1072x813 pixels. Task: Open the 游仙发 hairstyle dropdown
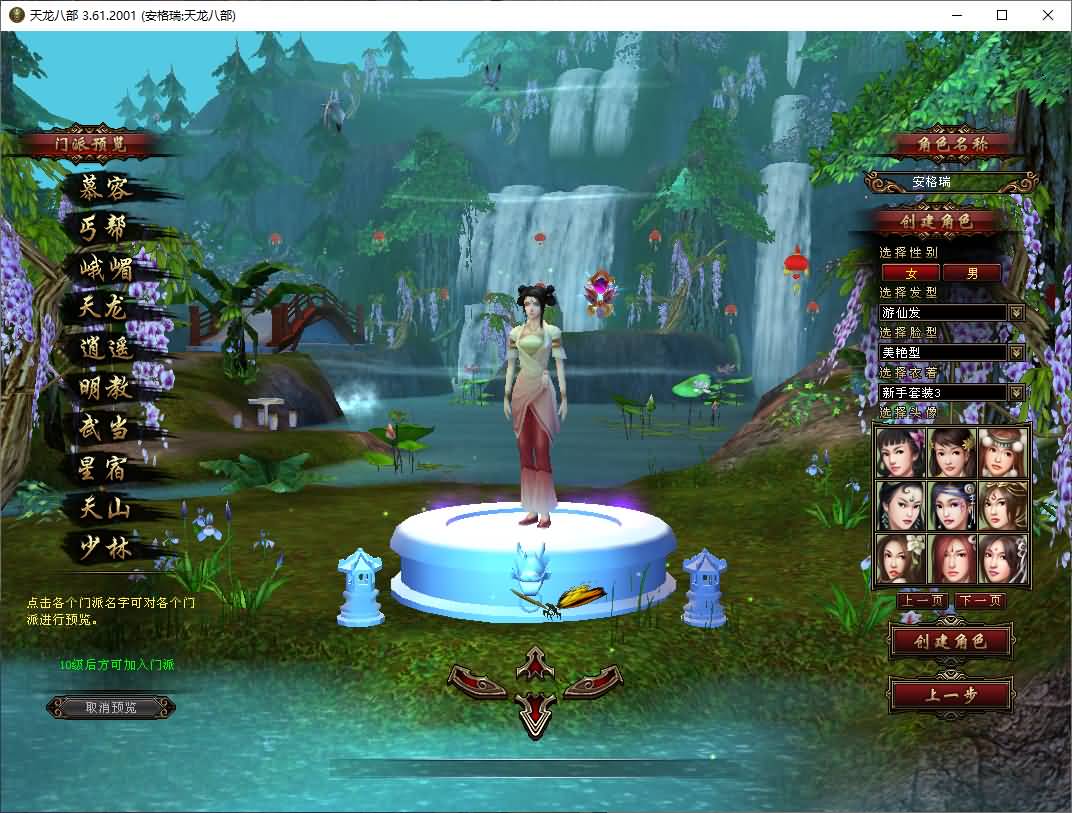coord(1017,313)
